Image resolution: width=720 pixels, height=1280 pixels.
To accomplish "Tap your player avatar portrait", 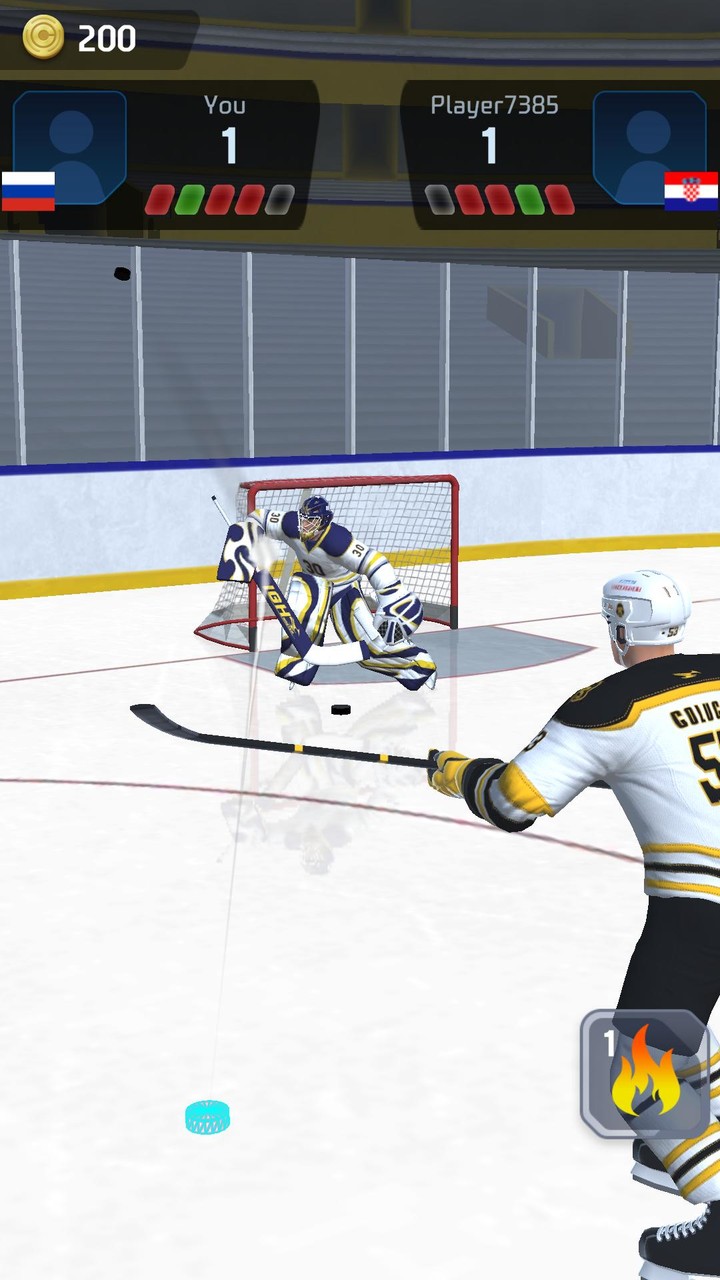I will pos(70,147).
